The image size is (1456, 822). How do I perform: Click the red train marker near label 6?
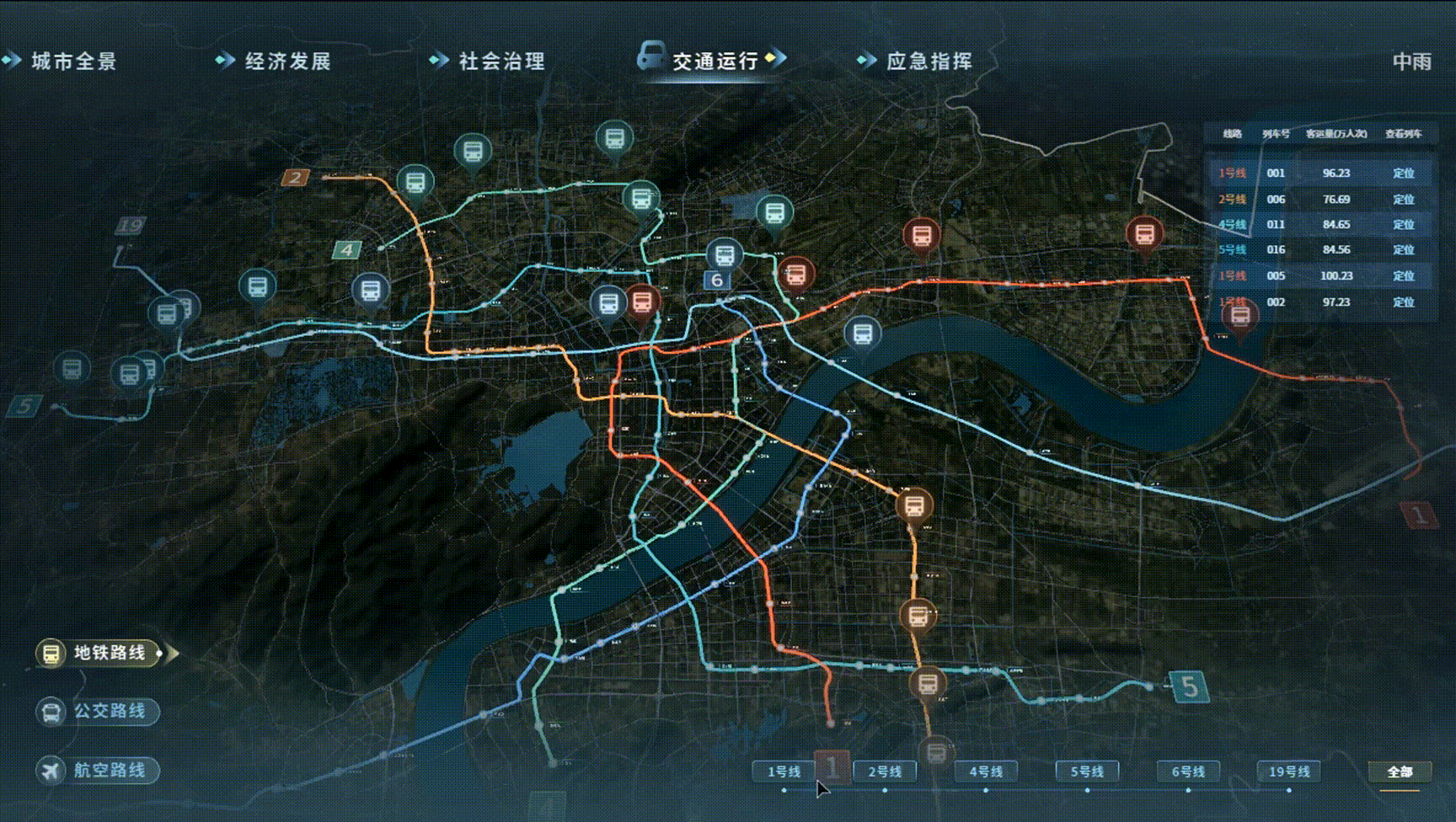(x=794, y=272)
